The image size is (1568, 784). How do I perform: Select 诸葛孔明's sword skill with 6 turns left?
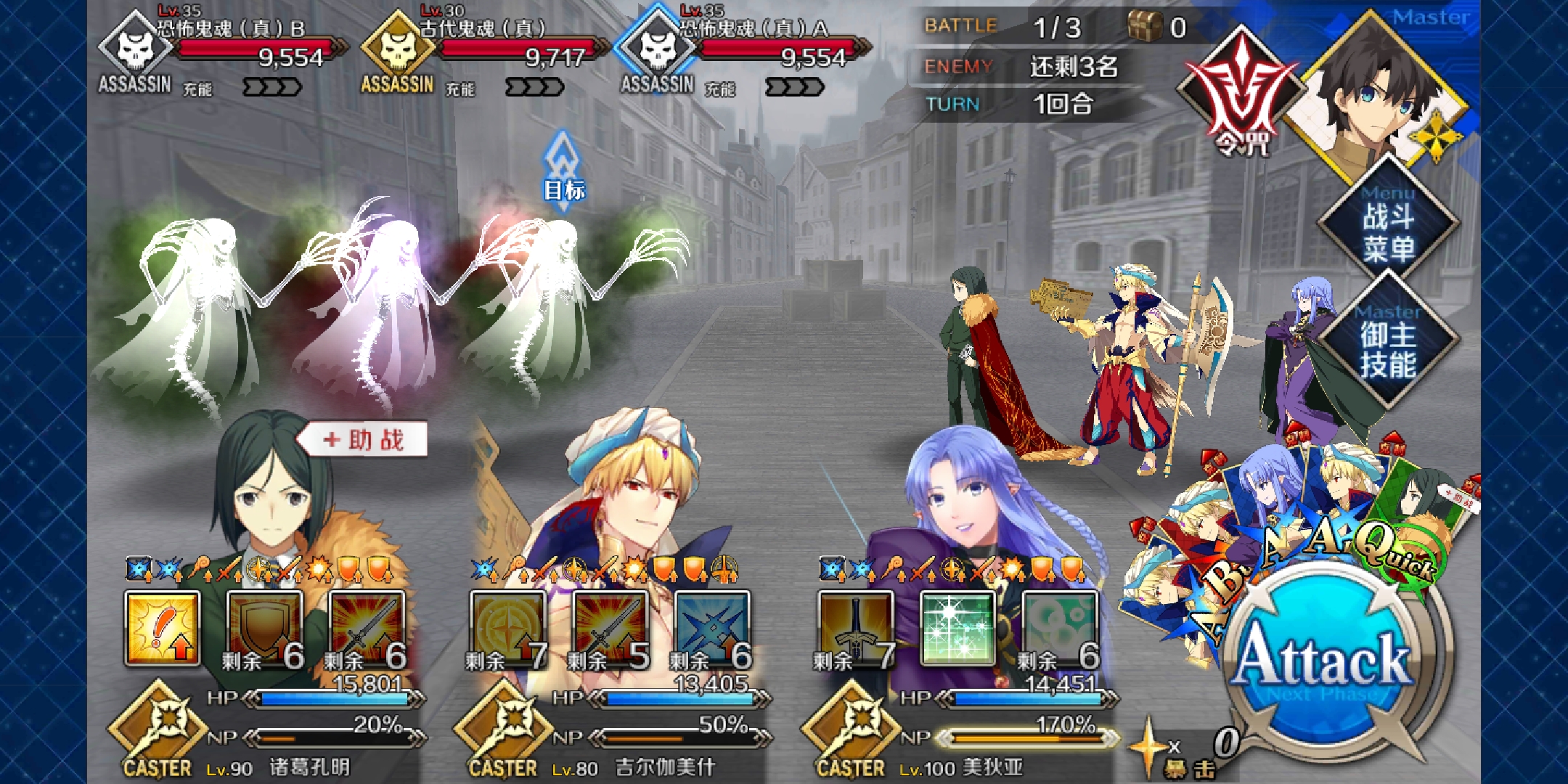(367, 629)
